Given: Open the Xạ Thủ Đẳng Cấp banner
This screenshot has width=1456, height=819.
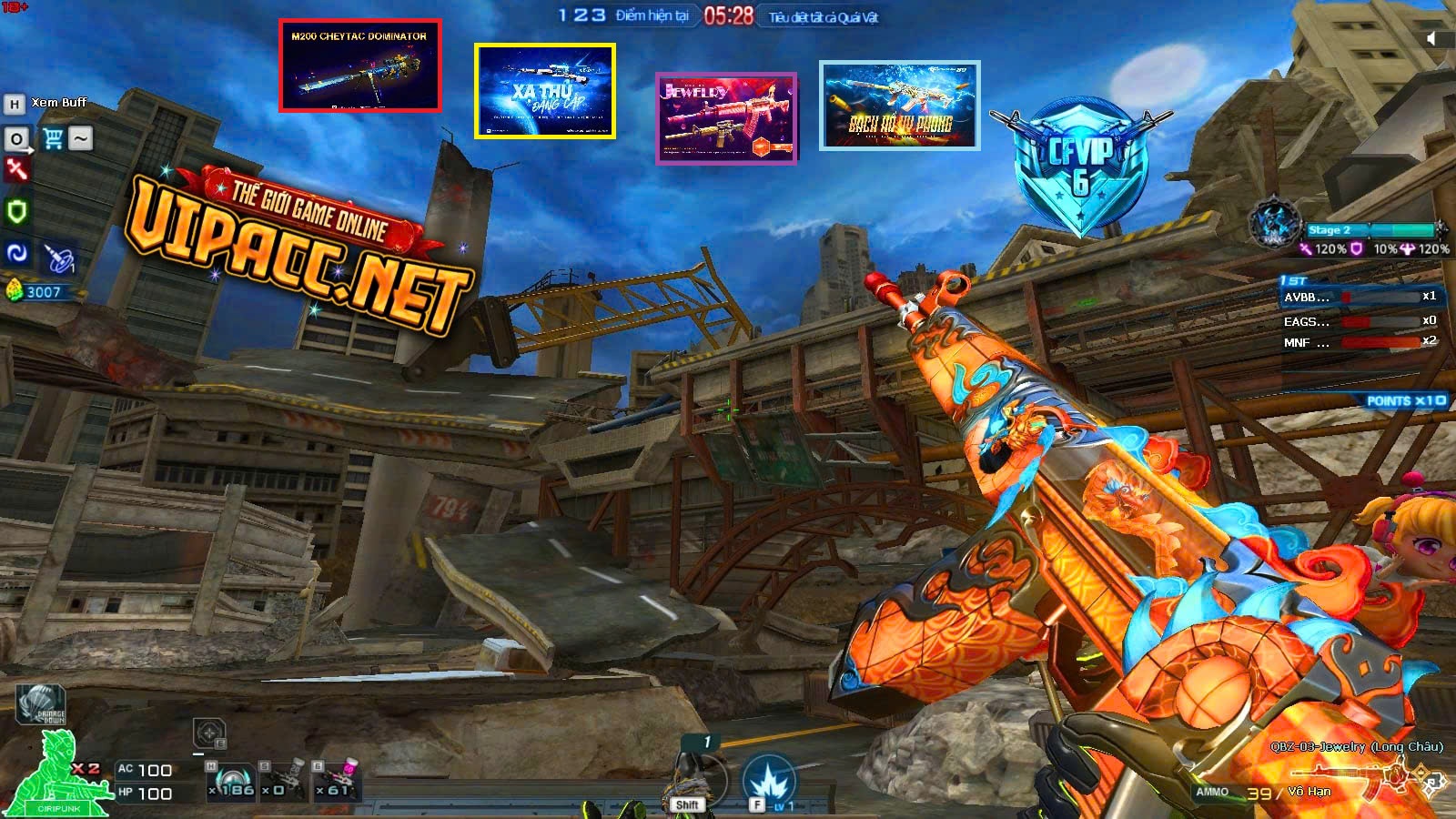Looking at the screenshot, I should (544, 91).
